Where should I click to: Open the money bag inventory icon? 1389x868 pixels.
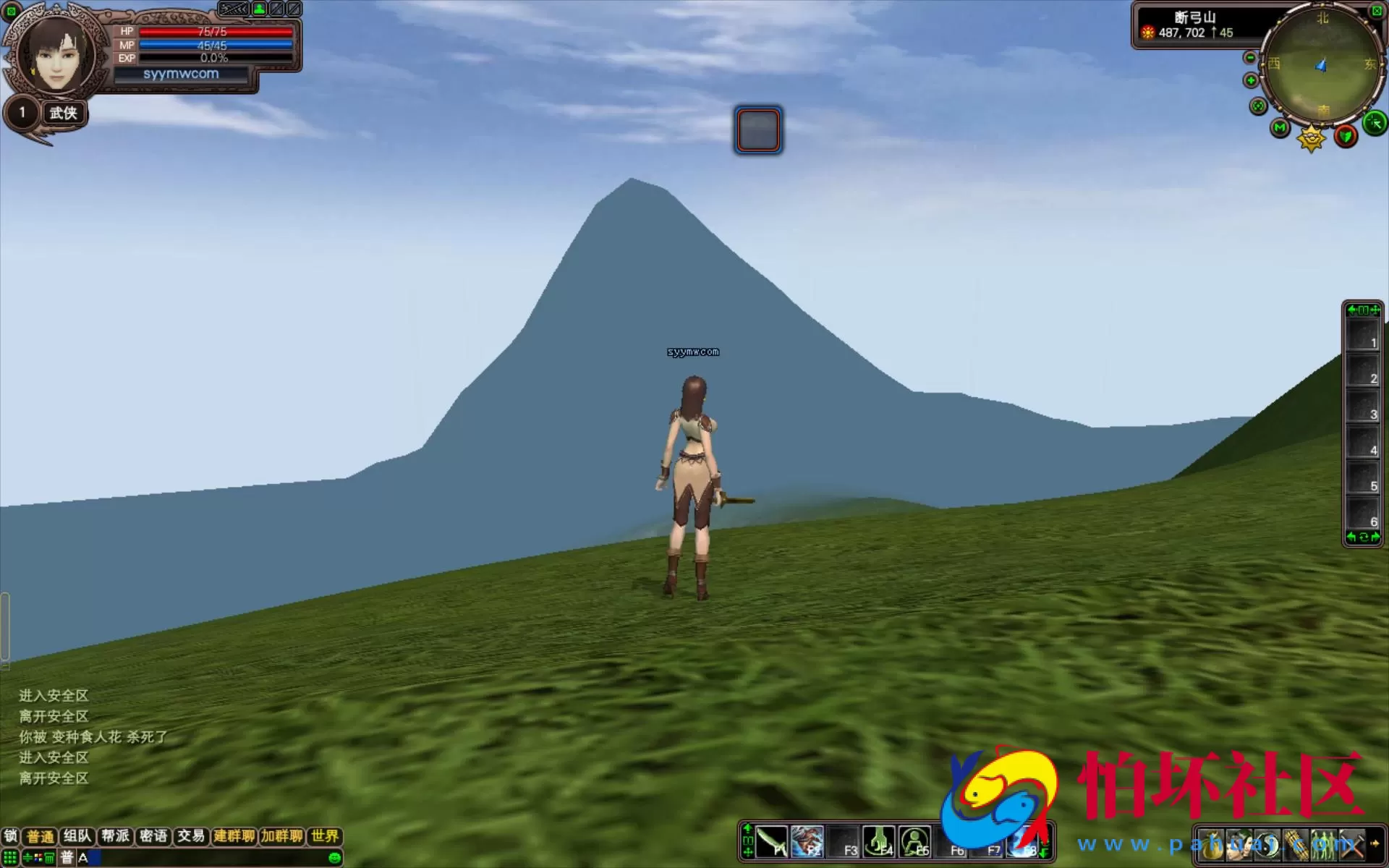pyautogui.click(x=1212, y=844)
